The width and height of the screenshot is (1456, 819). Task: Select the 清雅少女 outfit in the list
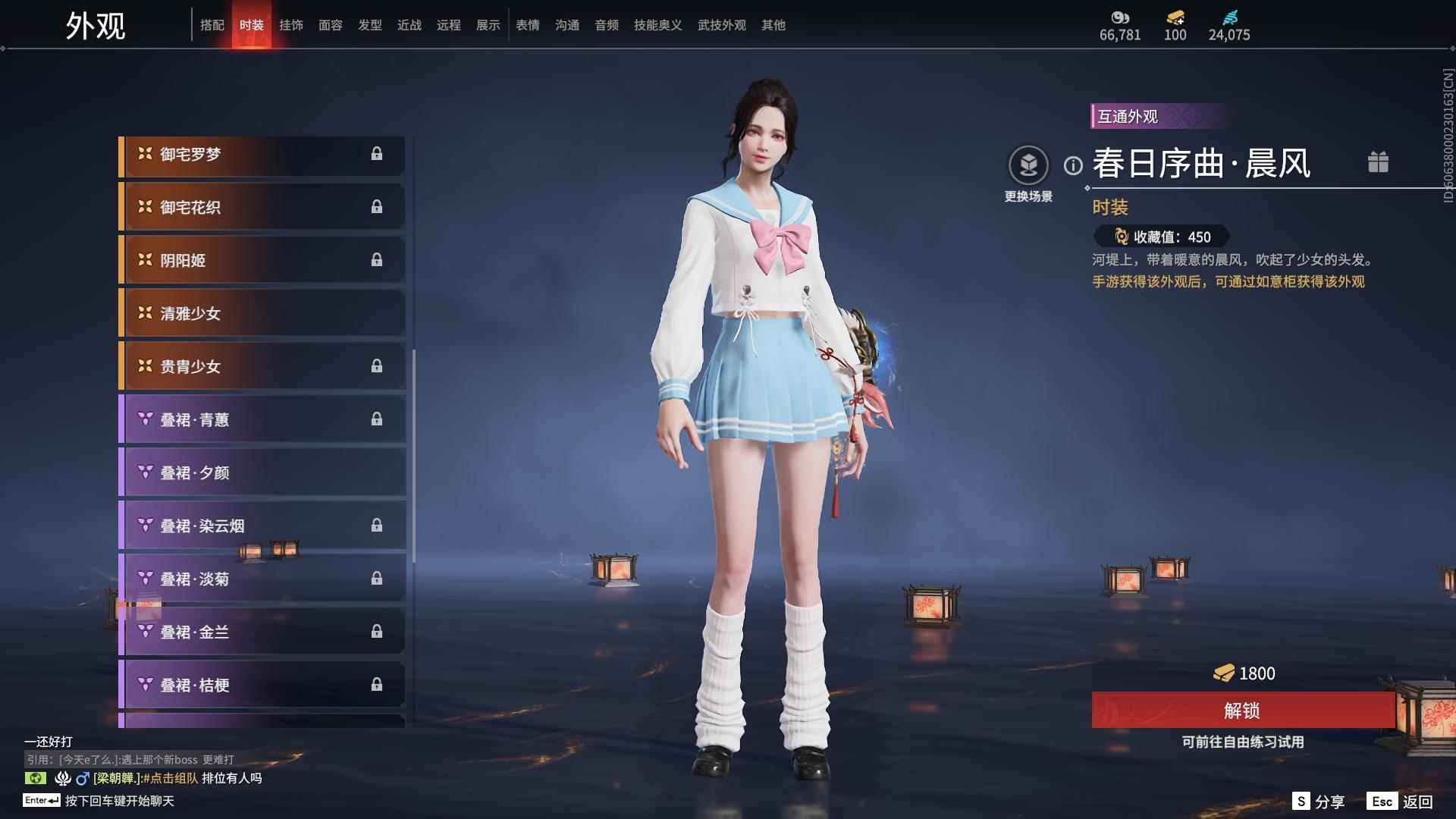coord(262,313)
